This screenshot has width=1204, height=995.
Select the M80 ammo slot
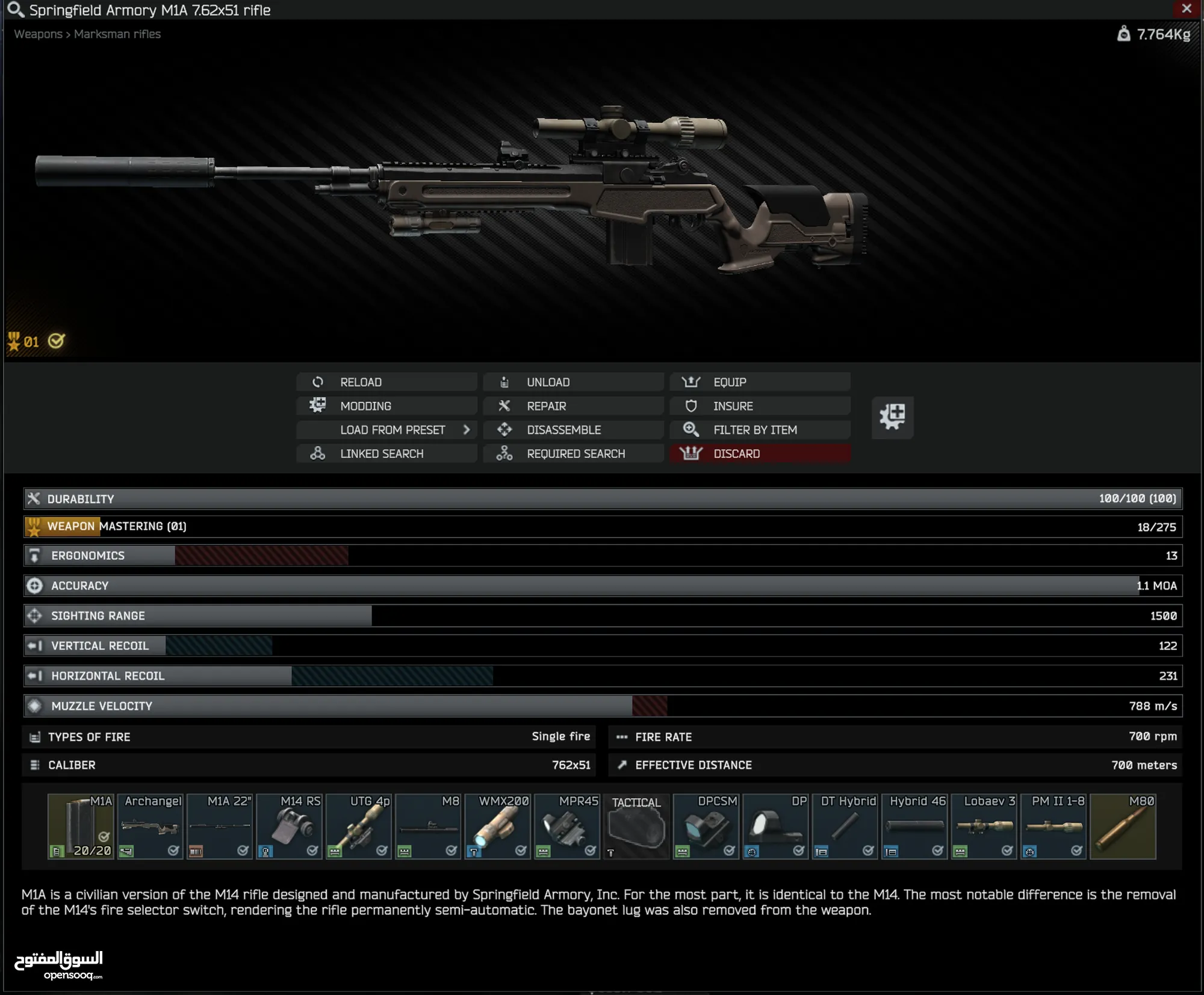click(1123, 826)
